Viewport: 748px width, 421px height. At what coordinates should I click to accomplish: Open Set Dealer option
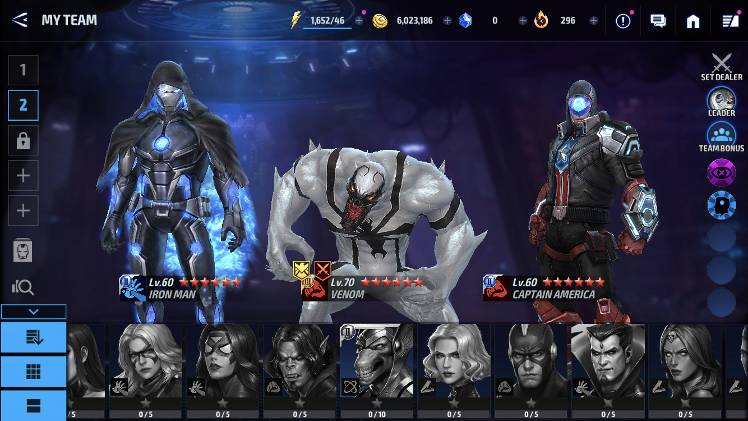point(721,66)
